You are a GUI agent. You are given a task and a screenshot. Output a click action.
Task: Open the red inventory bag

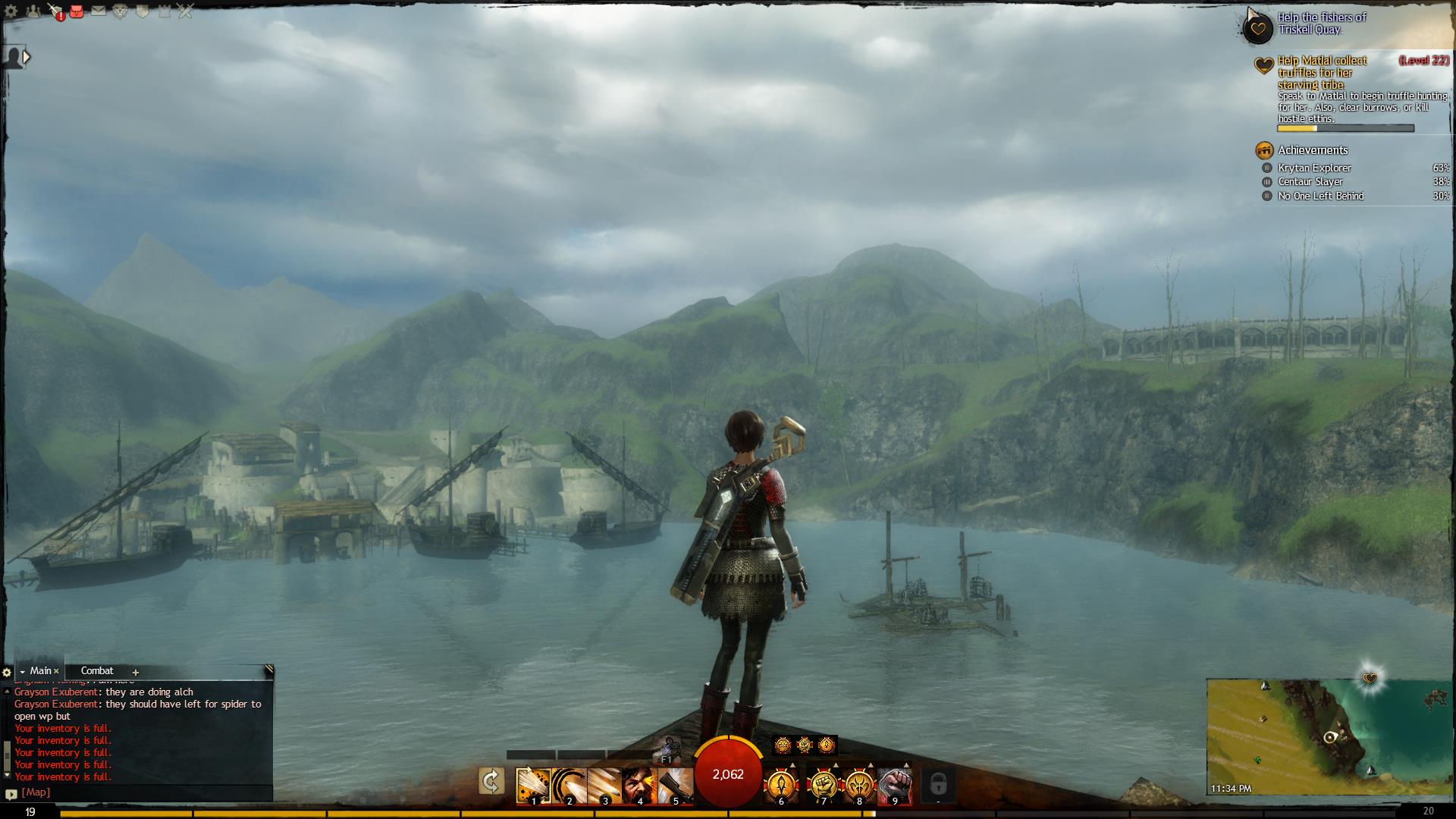coord(77,11)
